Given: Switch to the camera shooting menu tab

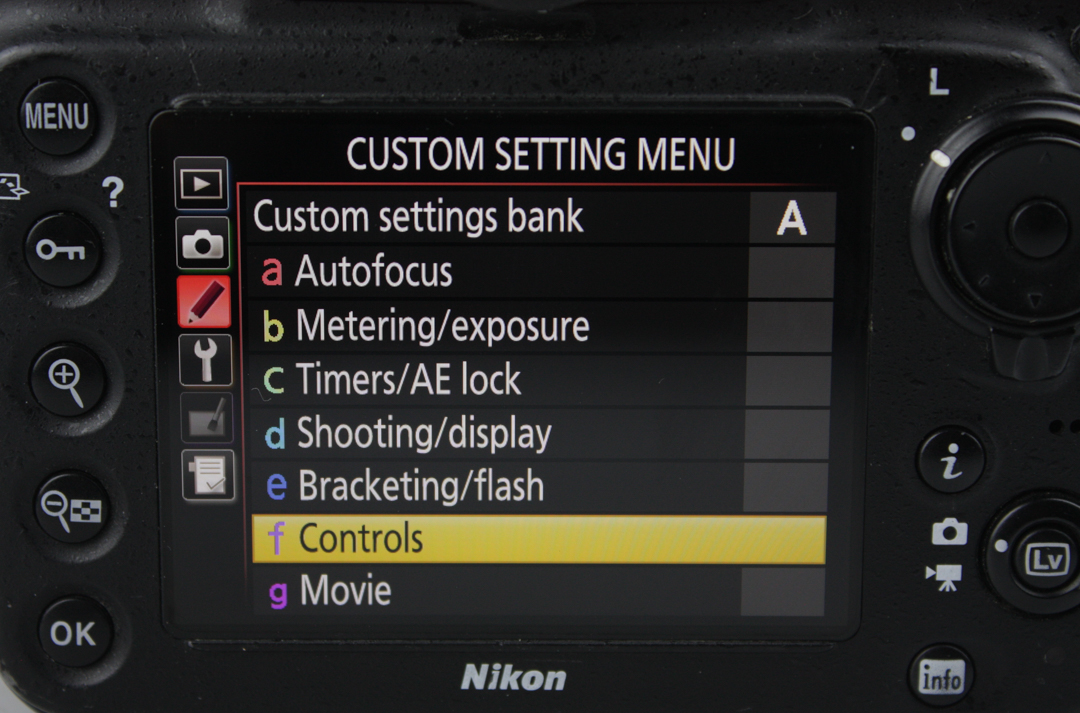Looking at the screenshot, I should coord(203,243).
